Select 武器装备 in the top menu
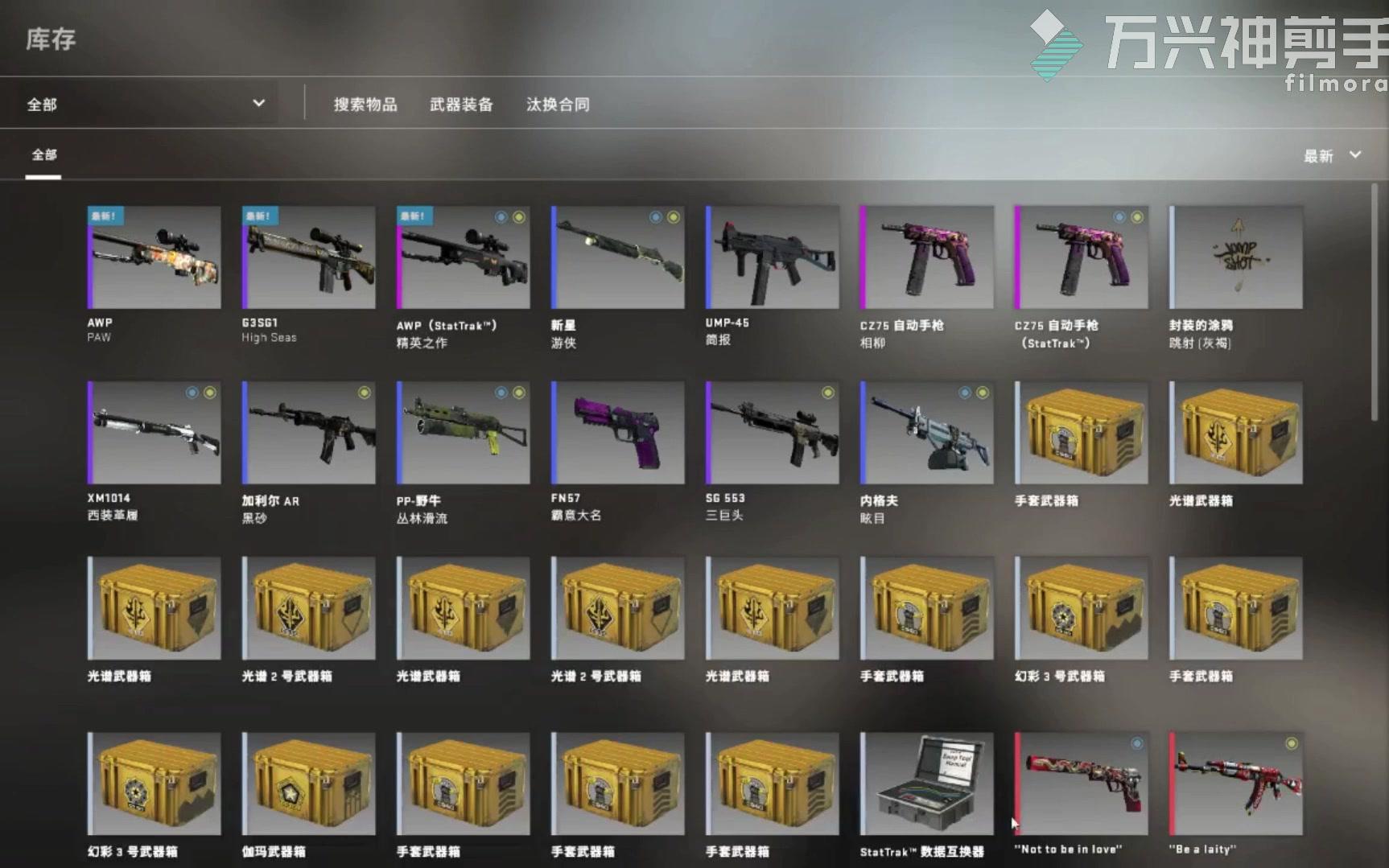Screen dimensions: 1389x868 (461, 104)
